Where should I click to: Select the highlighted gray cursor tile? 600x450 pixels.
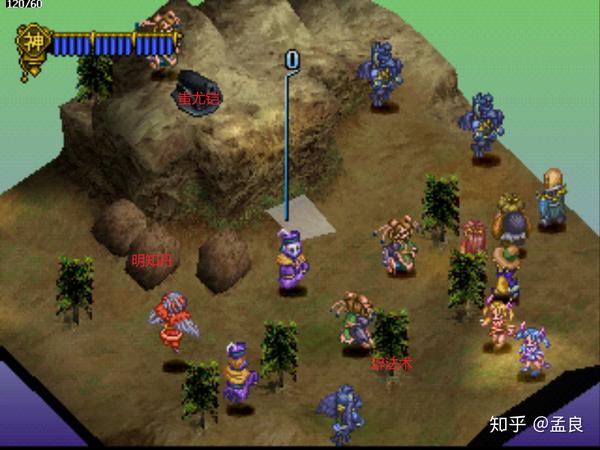tap(301, 219)
